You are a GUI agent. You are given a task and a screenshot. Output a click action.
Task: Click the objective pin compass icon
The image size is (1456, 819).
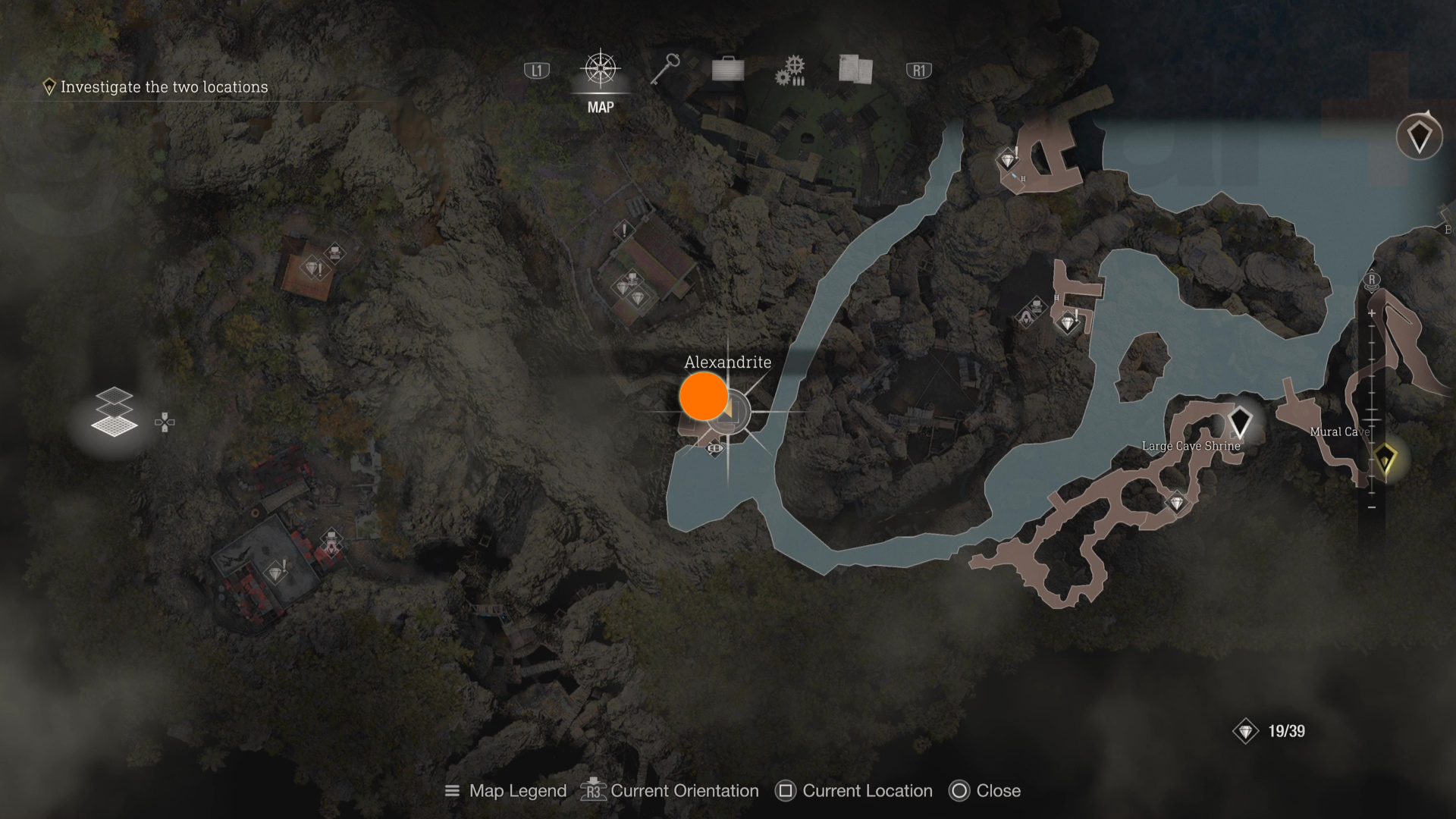click(1418, 137)
